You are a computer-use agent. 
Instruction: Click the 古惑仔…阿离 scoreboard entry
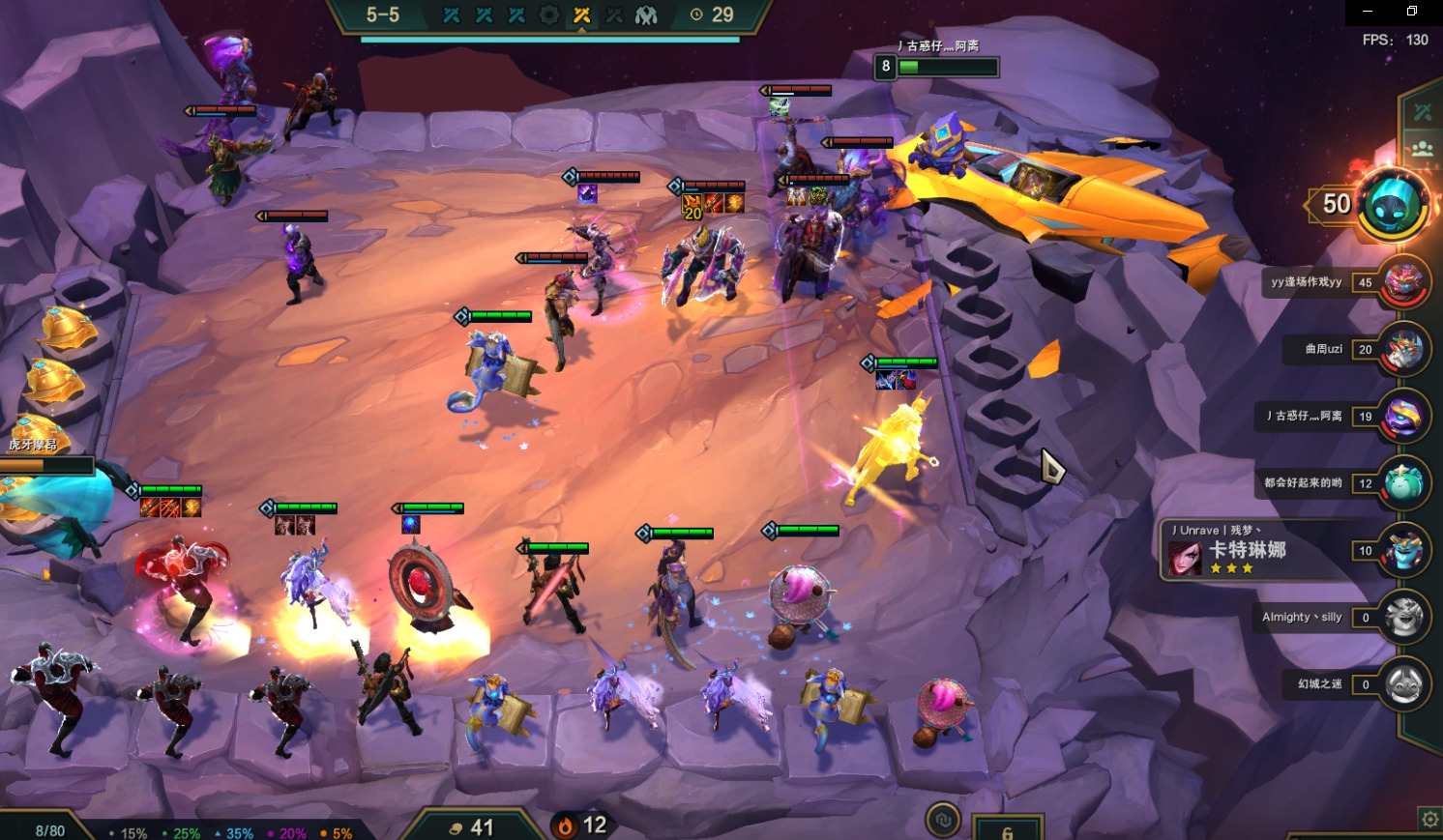click(1402, 417)
